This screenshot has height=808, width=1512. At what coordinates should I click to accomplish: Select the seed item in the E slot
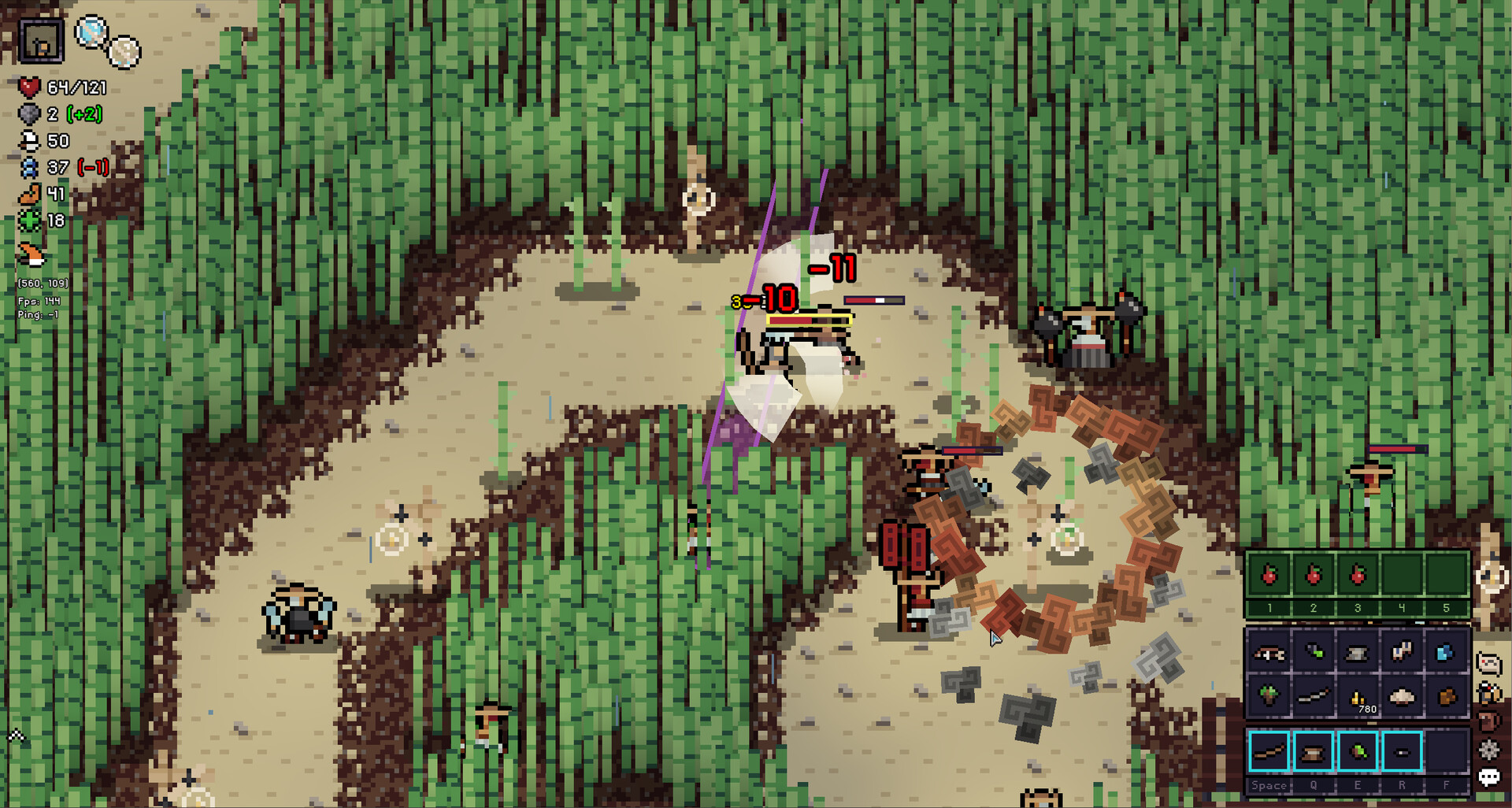[x=1358, y=751]
